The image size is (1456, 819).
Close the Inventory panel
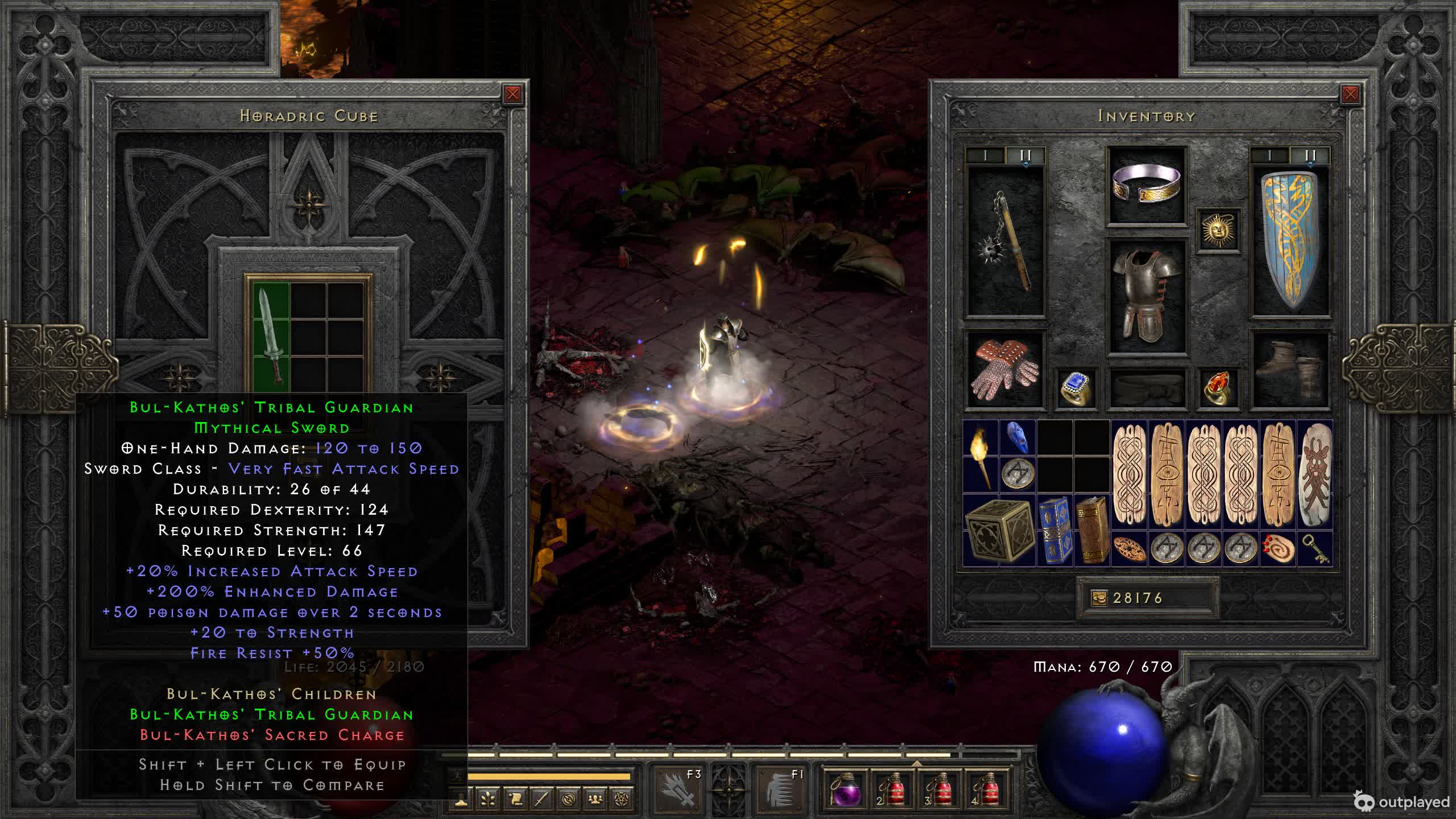pyautogui.click(x=1350, y=94)
